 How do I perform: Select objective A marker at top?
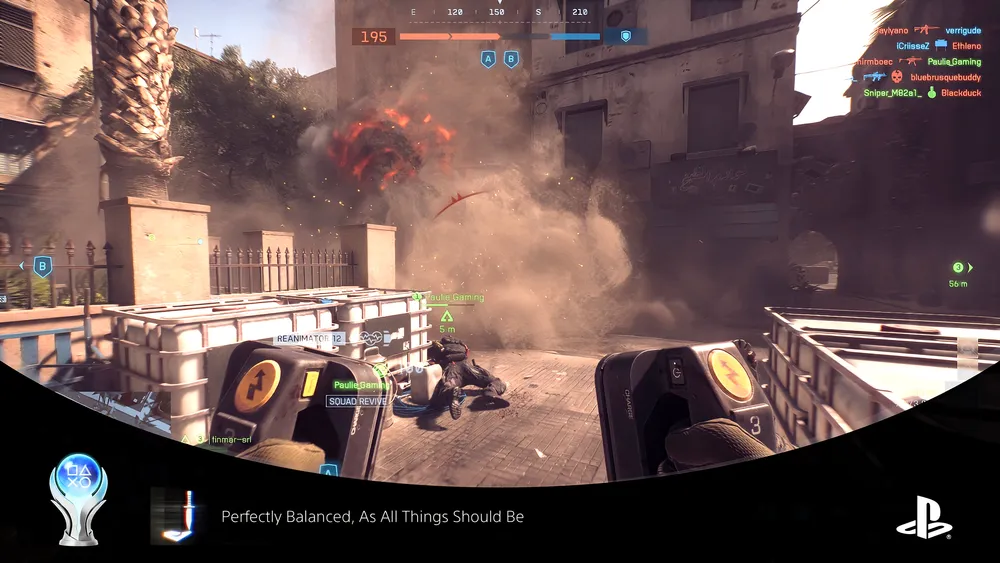coord(488,59)
